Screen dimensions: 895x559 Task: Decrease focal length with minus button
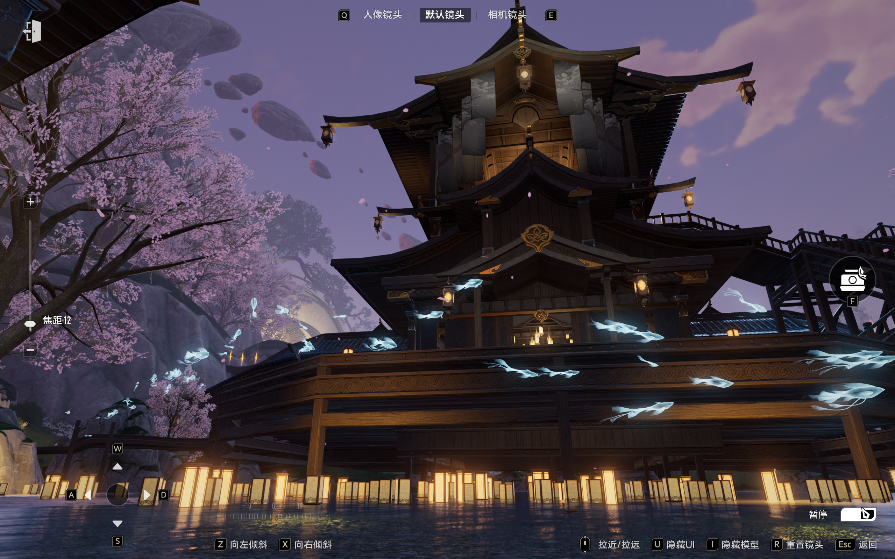30,351
